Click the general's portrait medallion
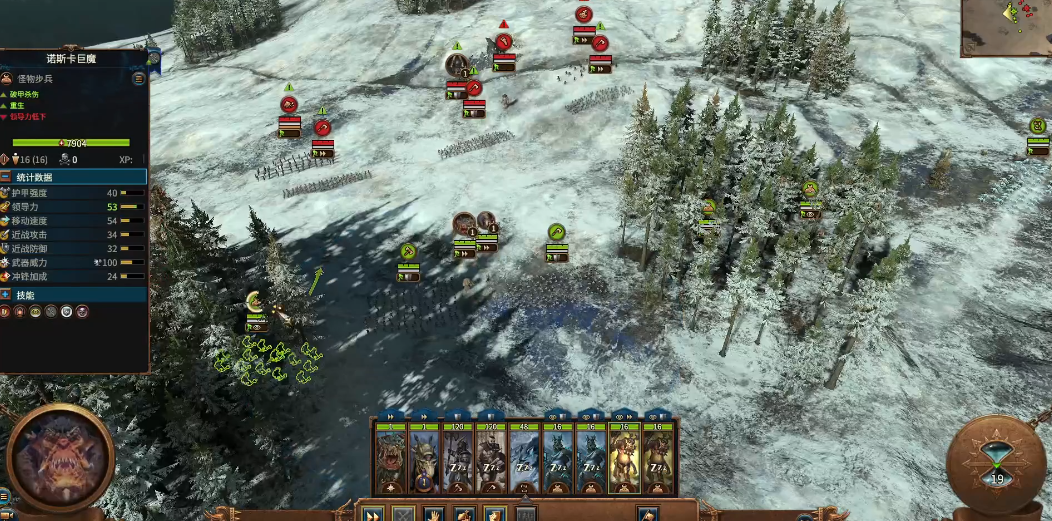1052x521 pixels. click(59, 459)
